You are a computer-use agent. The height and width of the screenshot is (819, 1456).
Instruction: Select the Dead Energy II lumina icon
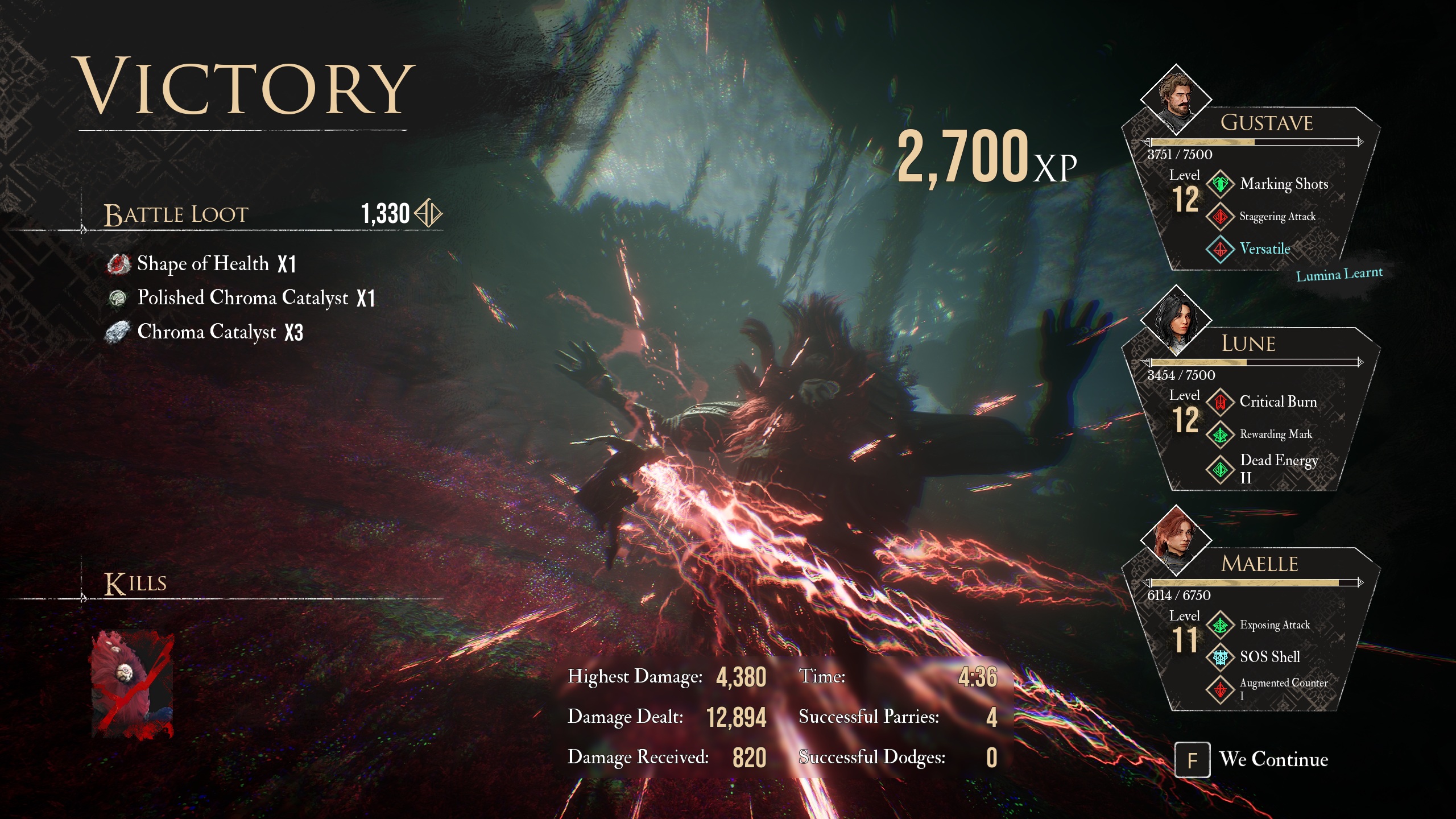click(1220, 469)
